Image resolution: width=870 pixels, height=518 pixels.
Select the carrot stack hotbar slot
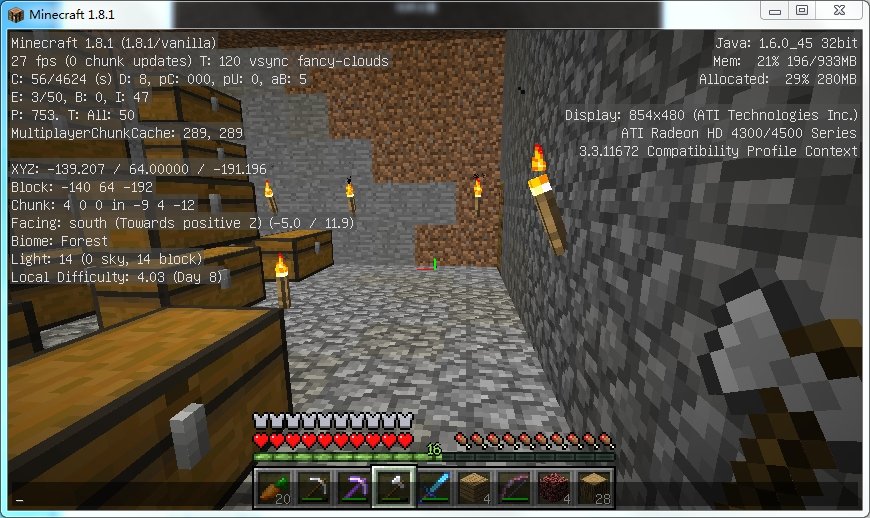273,487
